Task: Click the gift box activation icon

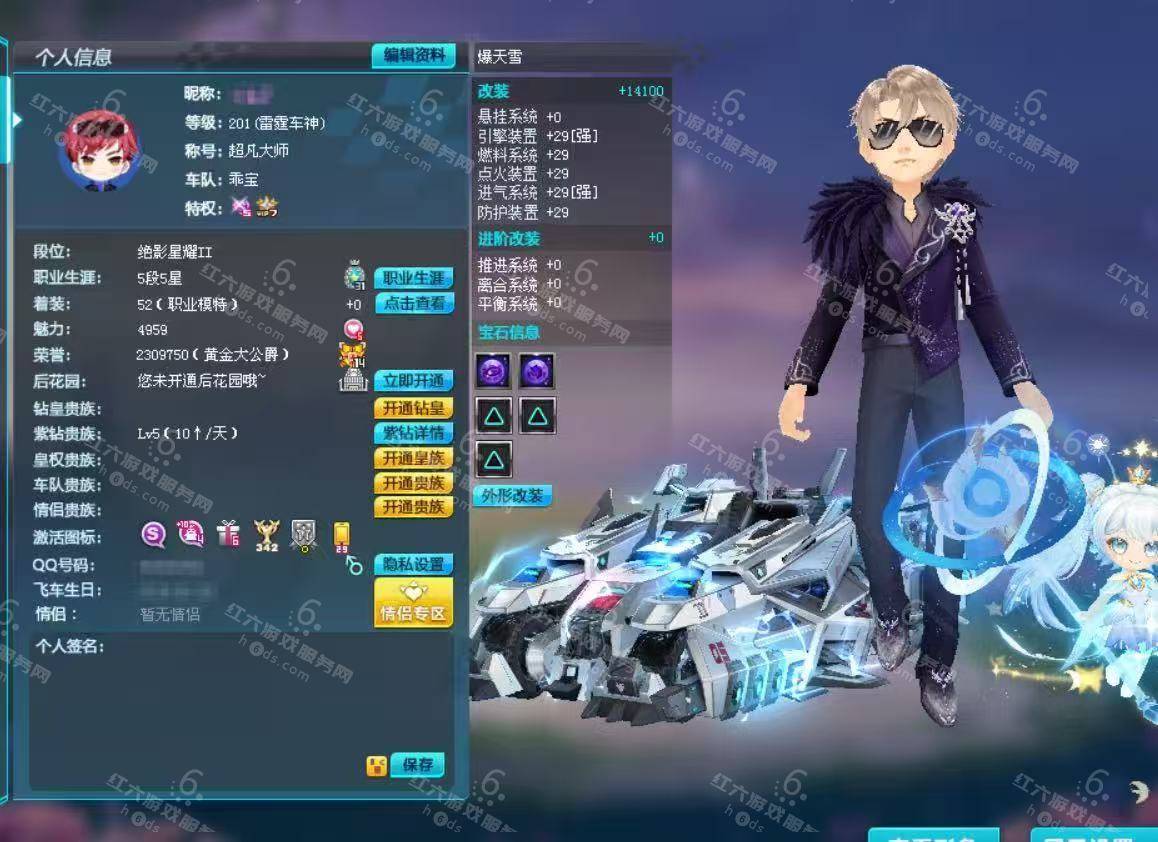Action: [x=228, y=535]
